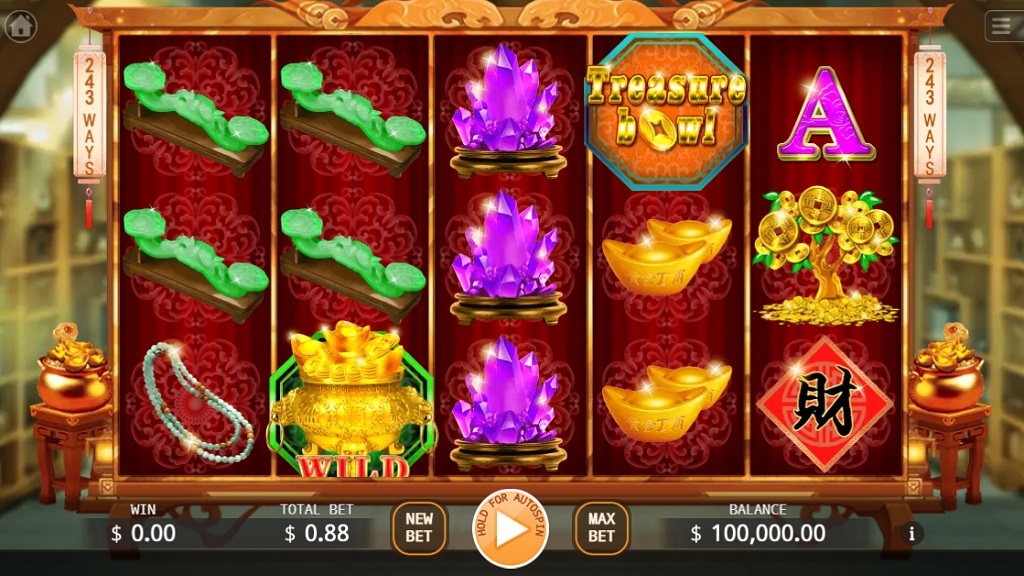Set the Max Bet amount
This screenshot has width=1024, height=576.
[x=601, y=528]
